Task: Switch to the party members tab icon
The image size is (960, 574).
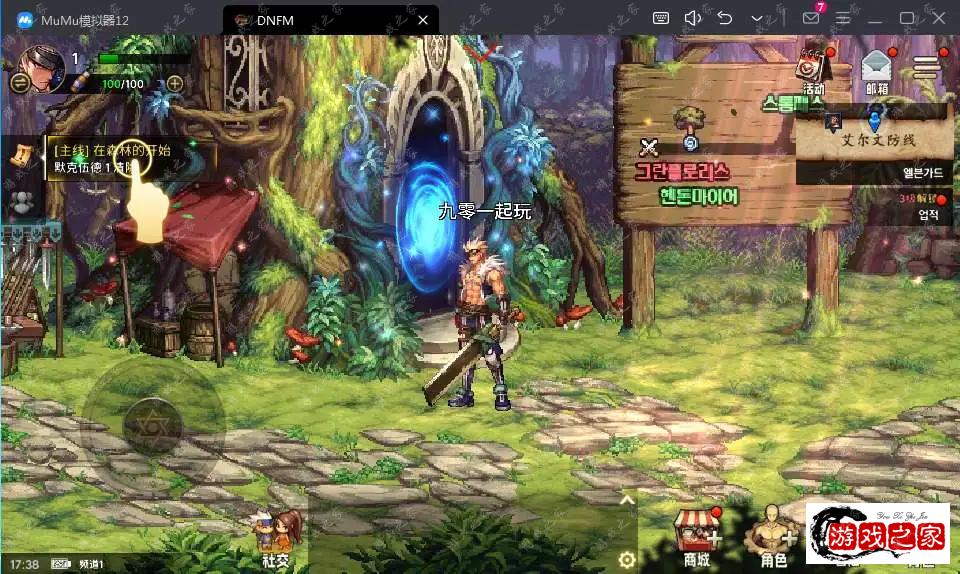Action: point(20,203)
